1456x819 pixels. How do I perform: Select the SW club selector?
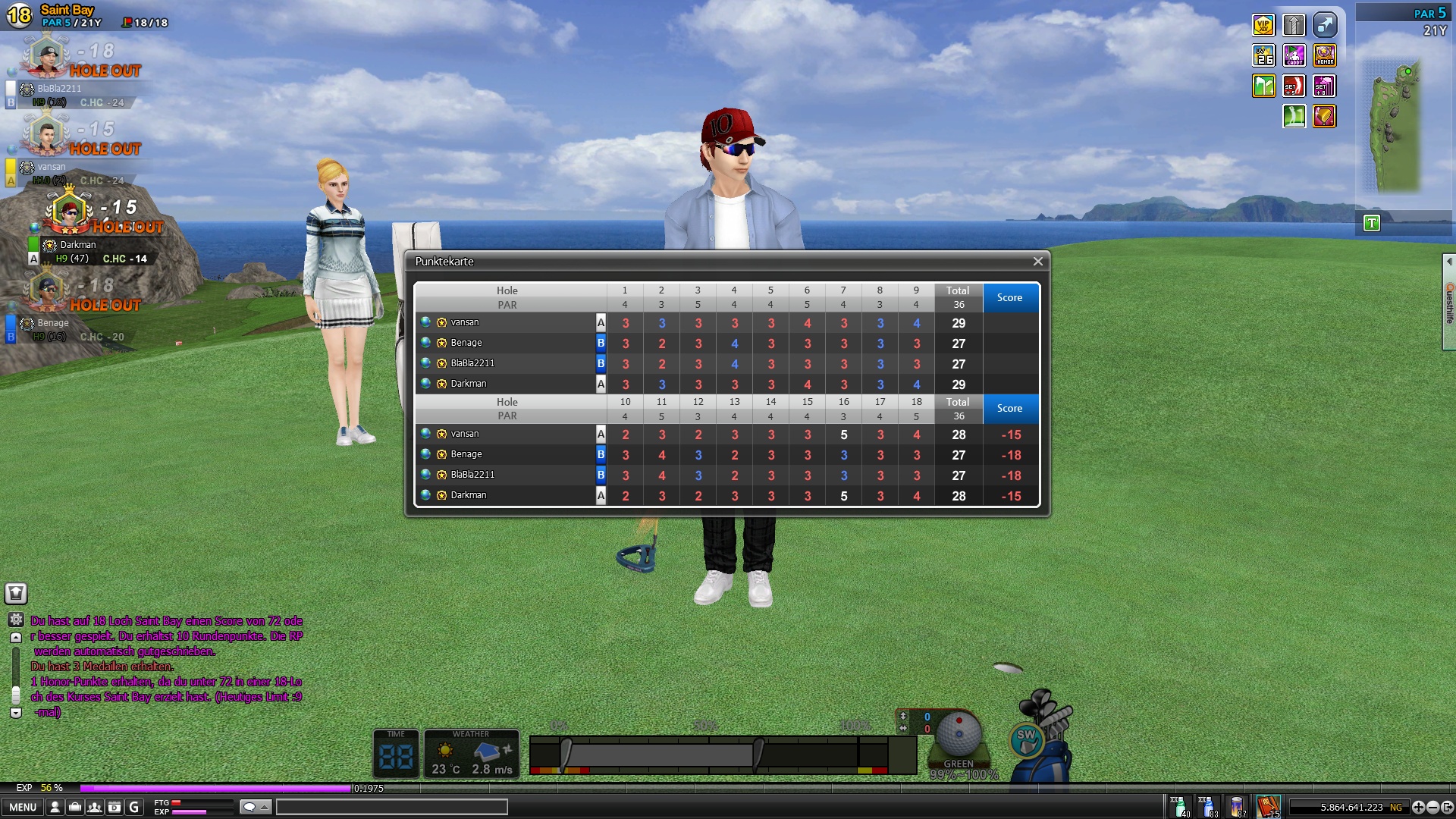click(1027, 739)
